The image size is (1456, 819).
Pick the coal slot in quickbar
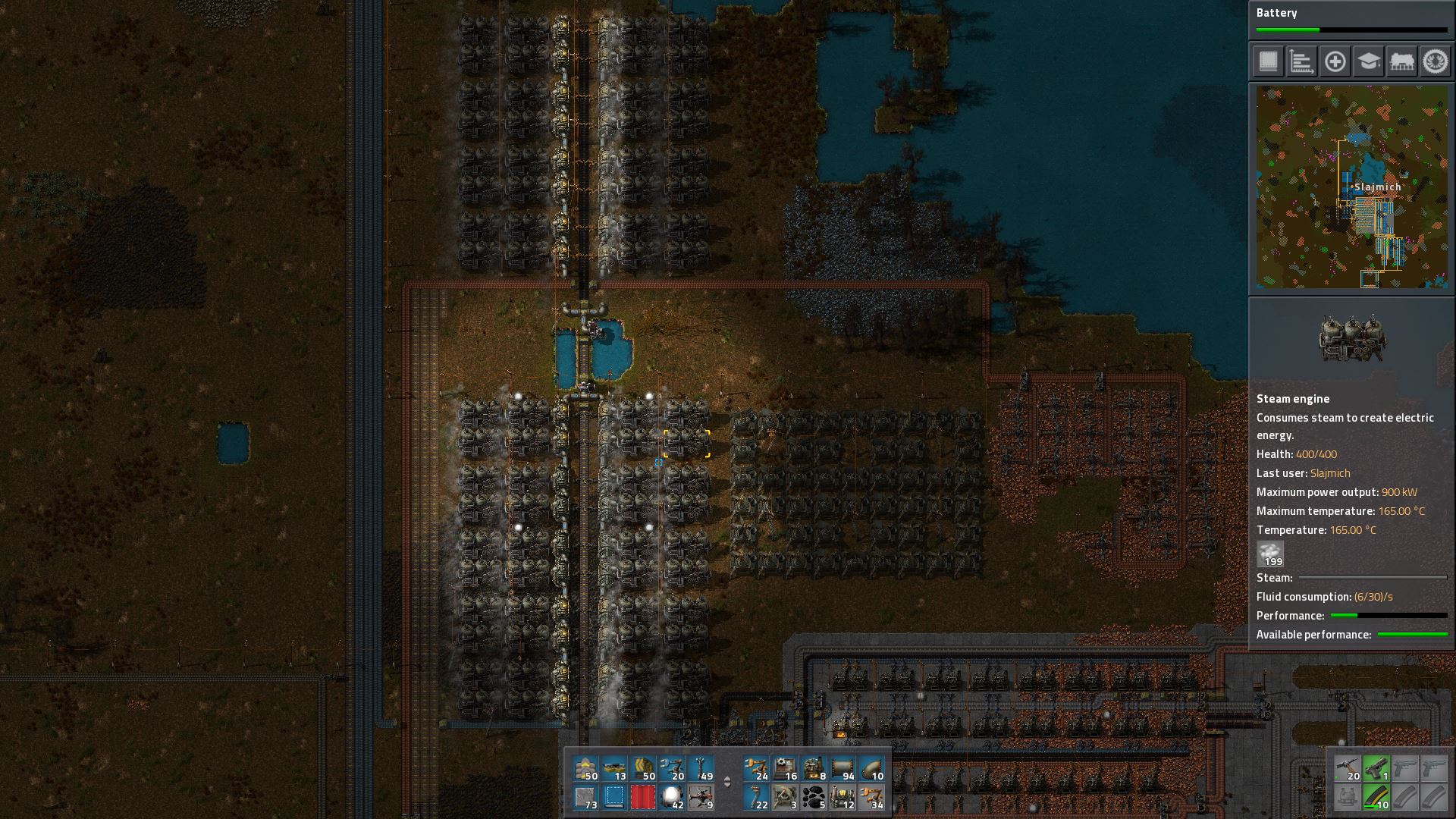(814, 798)
